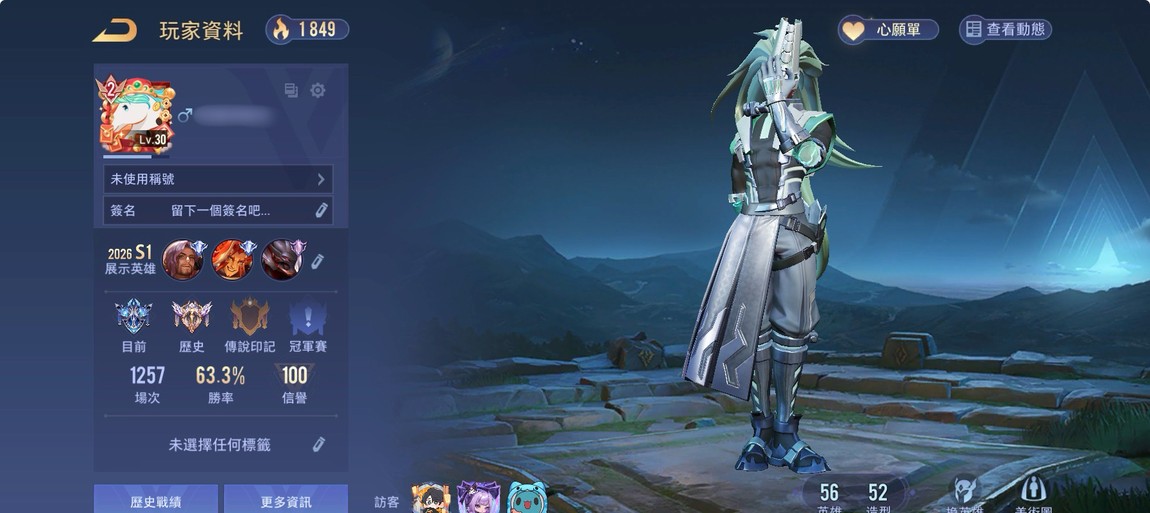Select the dark armored third showcase hero
This screenshot has width=1150, height=513.
pyautogui.click(x=281, y=260)
